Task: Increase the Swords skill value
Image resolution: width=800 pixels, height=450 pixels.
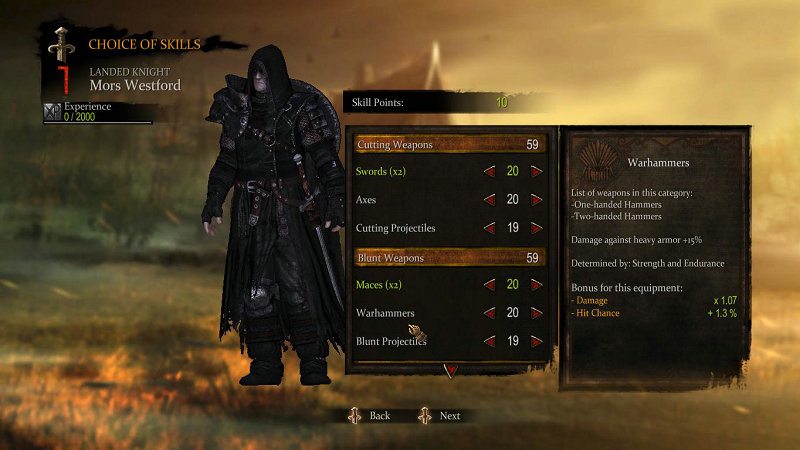Action: pos(537,172)
